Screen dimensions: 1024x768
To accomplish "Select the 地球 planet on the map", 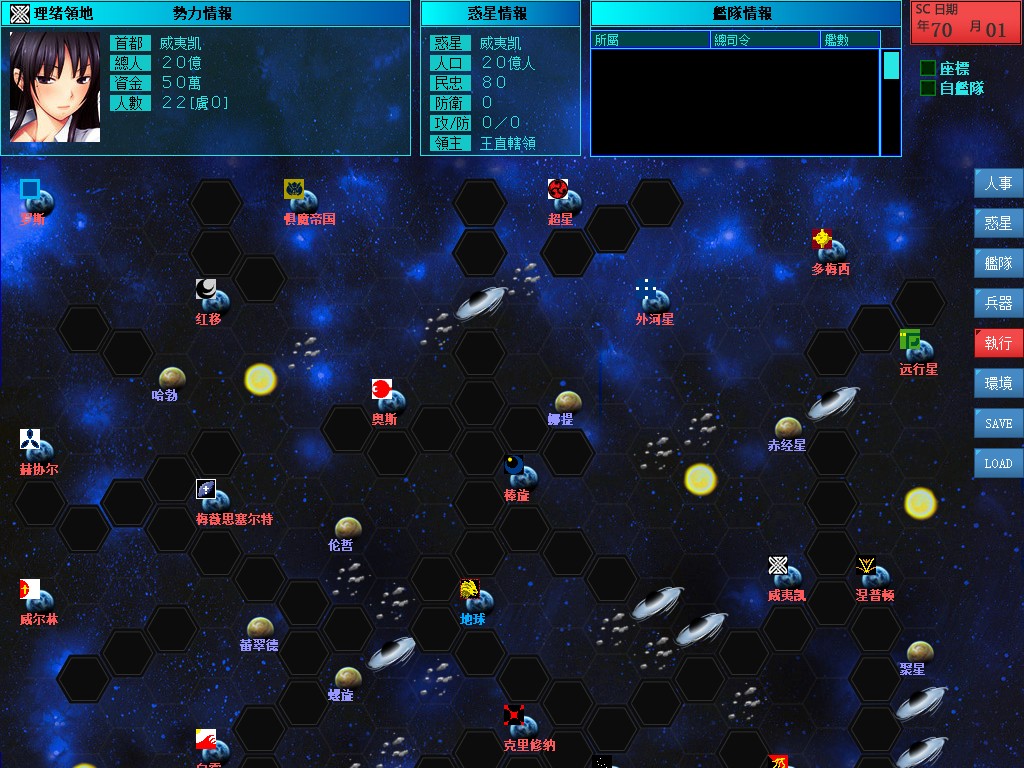I will click(478, 601).
